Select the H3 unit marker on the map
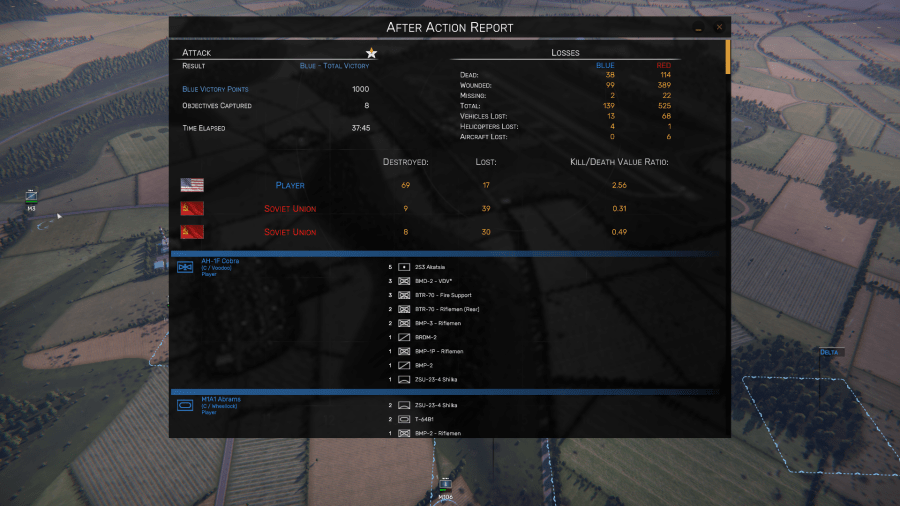The image size is (900, 506). [x=32, y=197]
